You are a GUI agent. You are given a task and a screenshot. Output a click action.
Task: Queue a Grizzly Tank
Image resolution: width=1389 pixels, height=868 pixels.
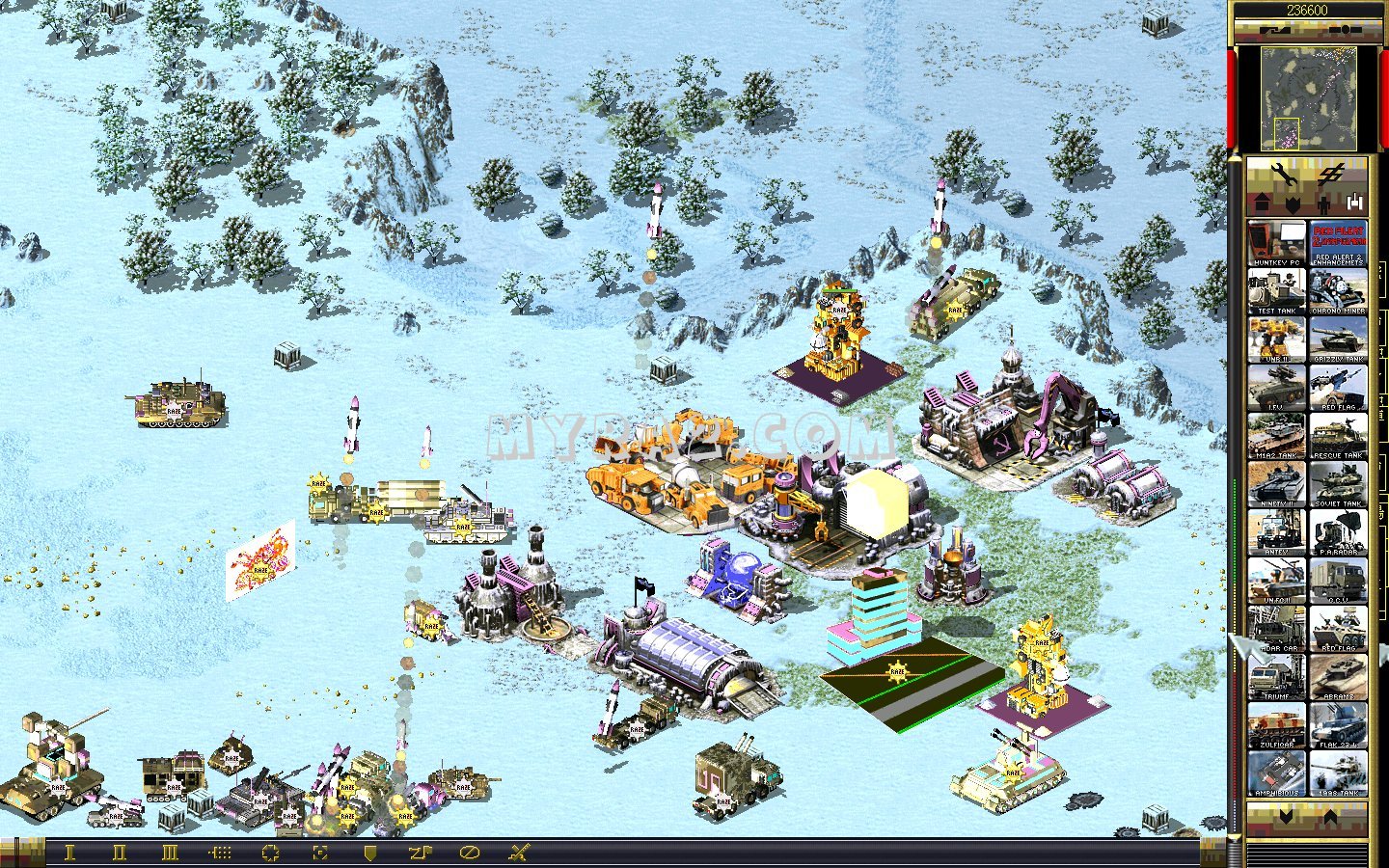pyautogui.click(x=1338, y=339)
